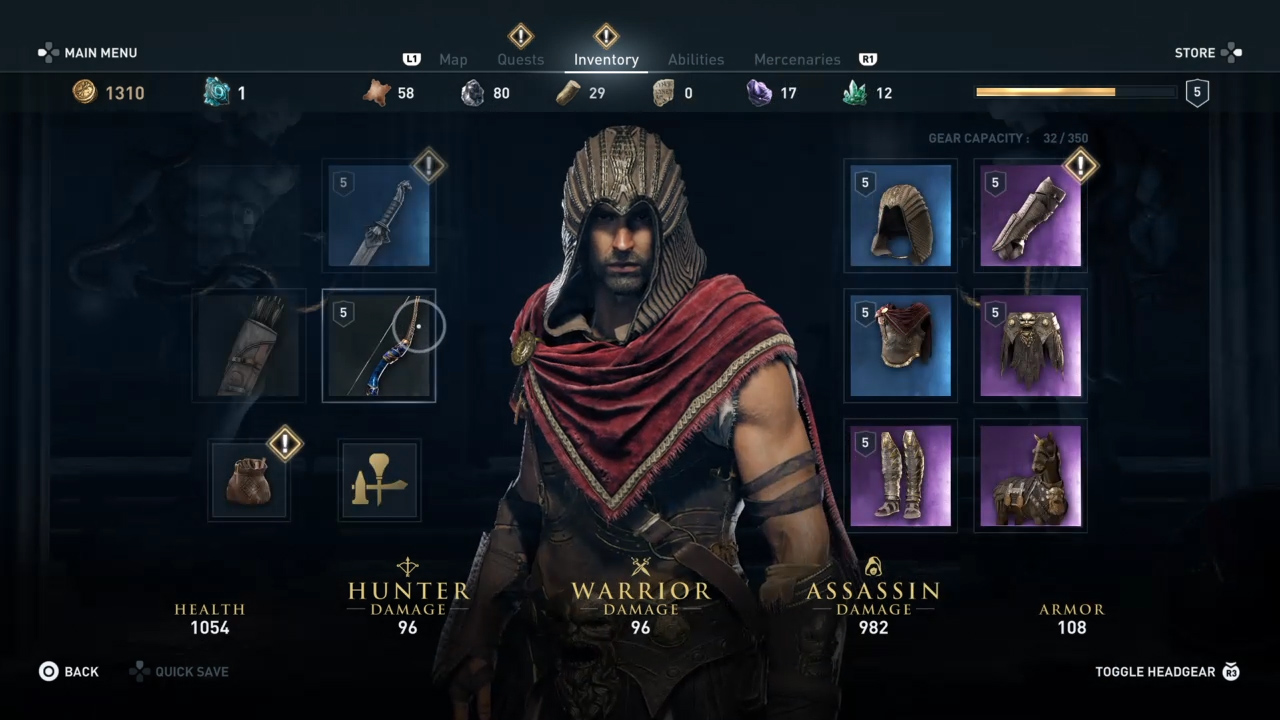
Task: Select the torso armor slot
Action: tap(899, 345)
